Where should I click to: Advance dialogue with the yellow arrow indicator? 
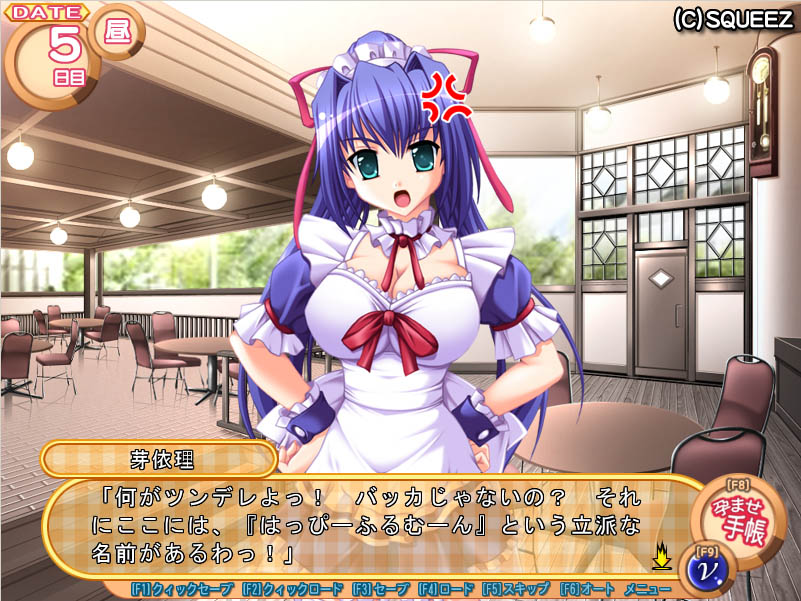[661, 553]
